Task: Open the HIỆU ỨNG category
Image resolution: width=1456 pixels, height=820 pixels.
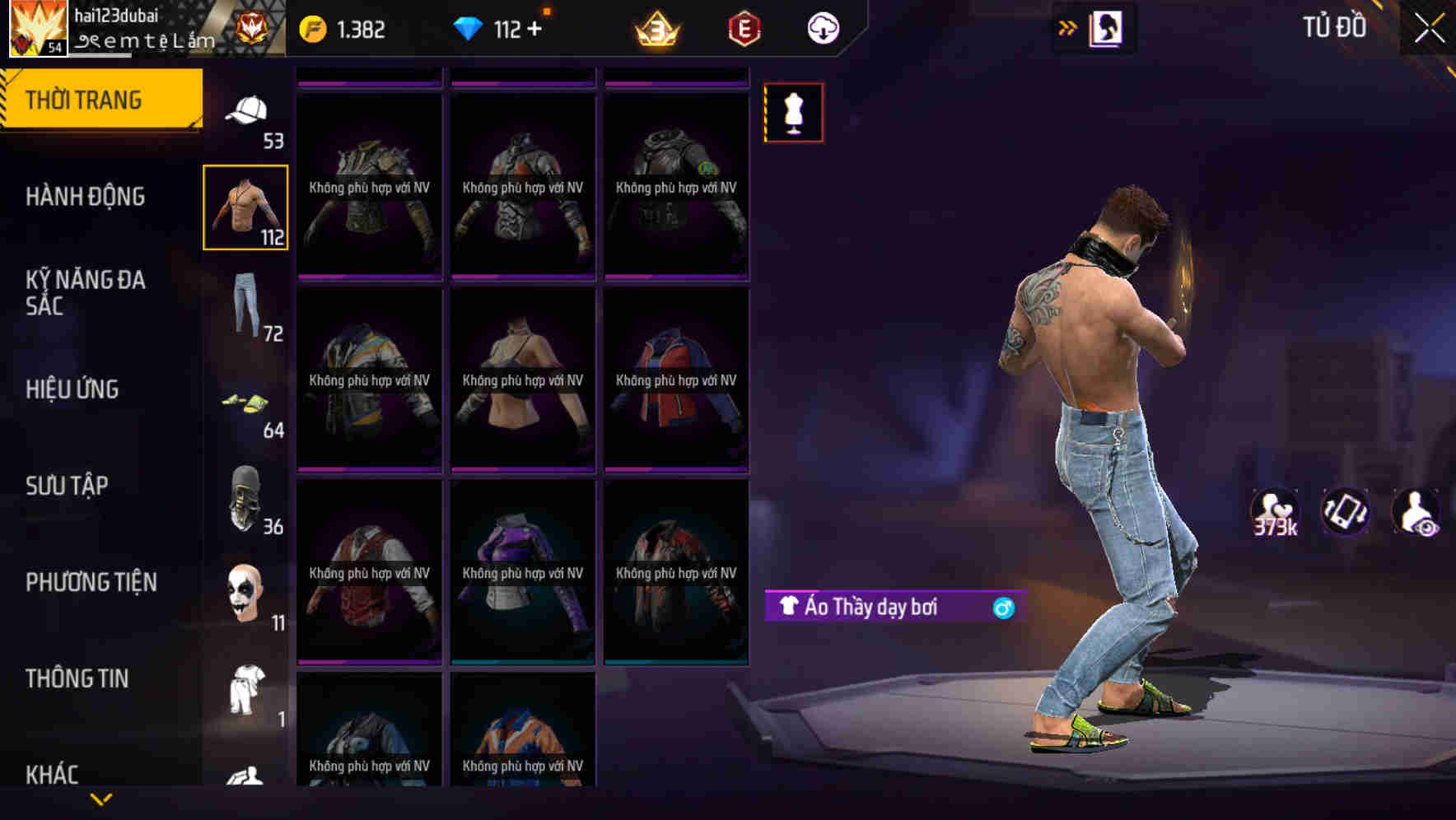Action: pyautogui.click(x=71, y=389)
